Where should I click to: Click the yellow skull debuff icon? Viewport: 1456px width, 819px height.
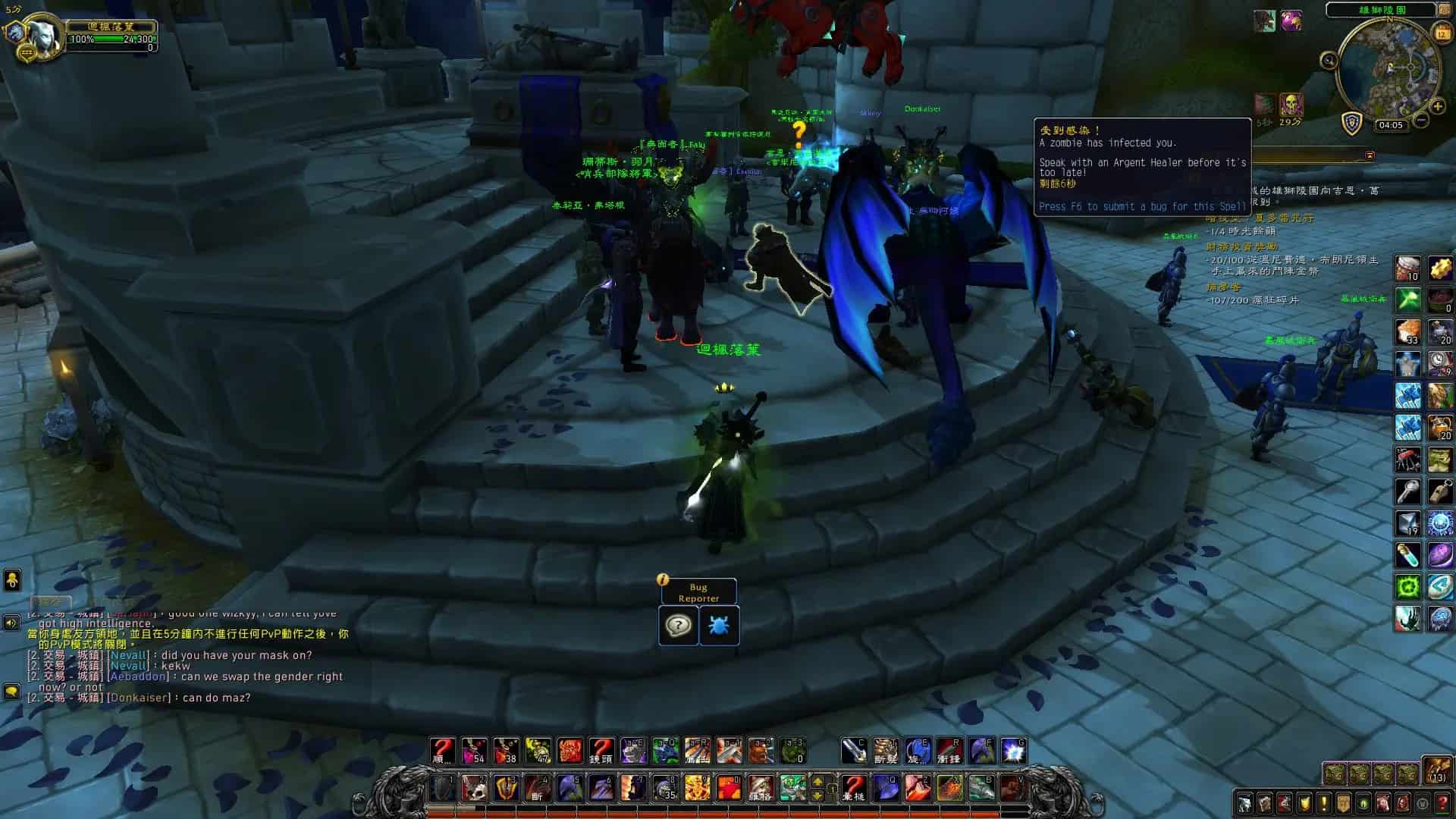click(x=1291, y=104)
